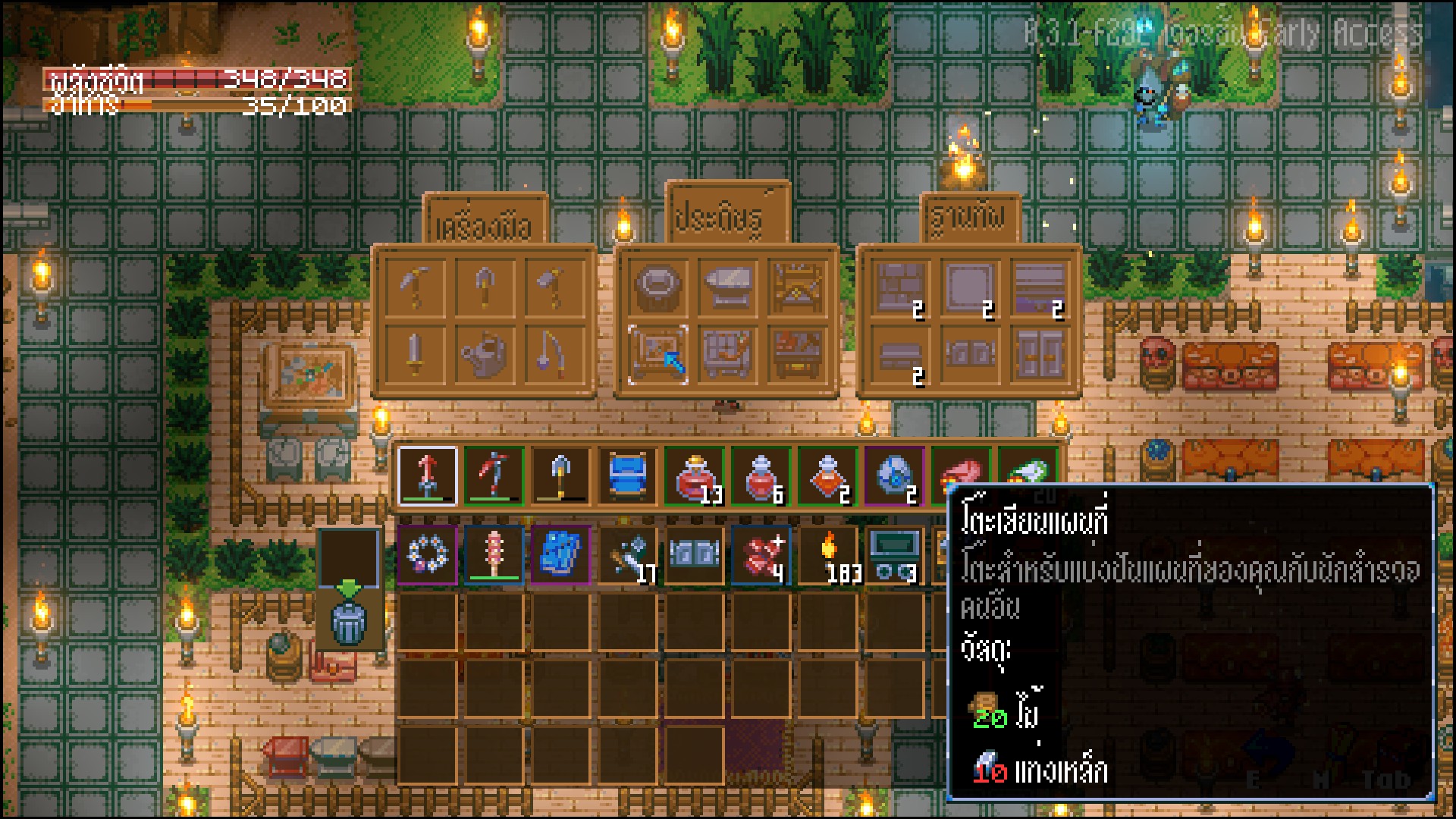Craft the double door recipe
This screenshot has width=1456, height=819.
[1040, 355]
